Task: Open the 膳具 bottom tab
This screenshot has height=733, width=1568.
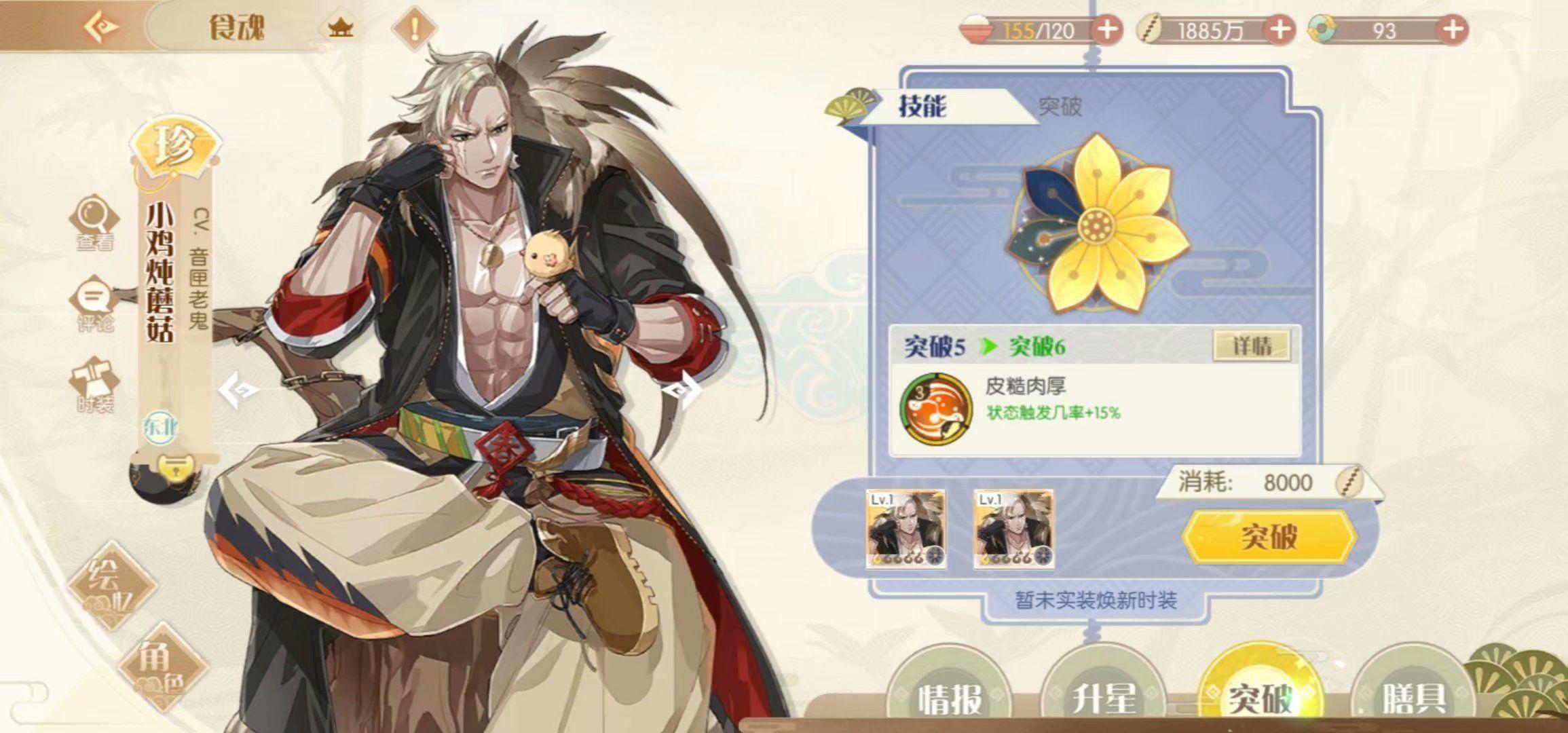Action: tap(1413, 698)
